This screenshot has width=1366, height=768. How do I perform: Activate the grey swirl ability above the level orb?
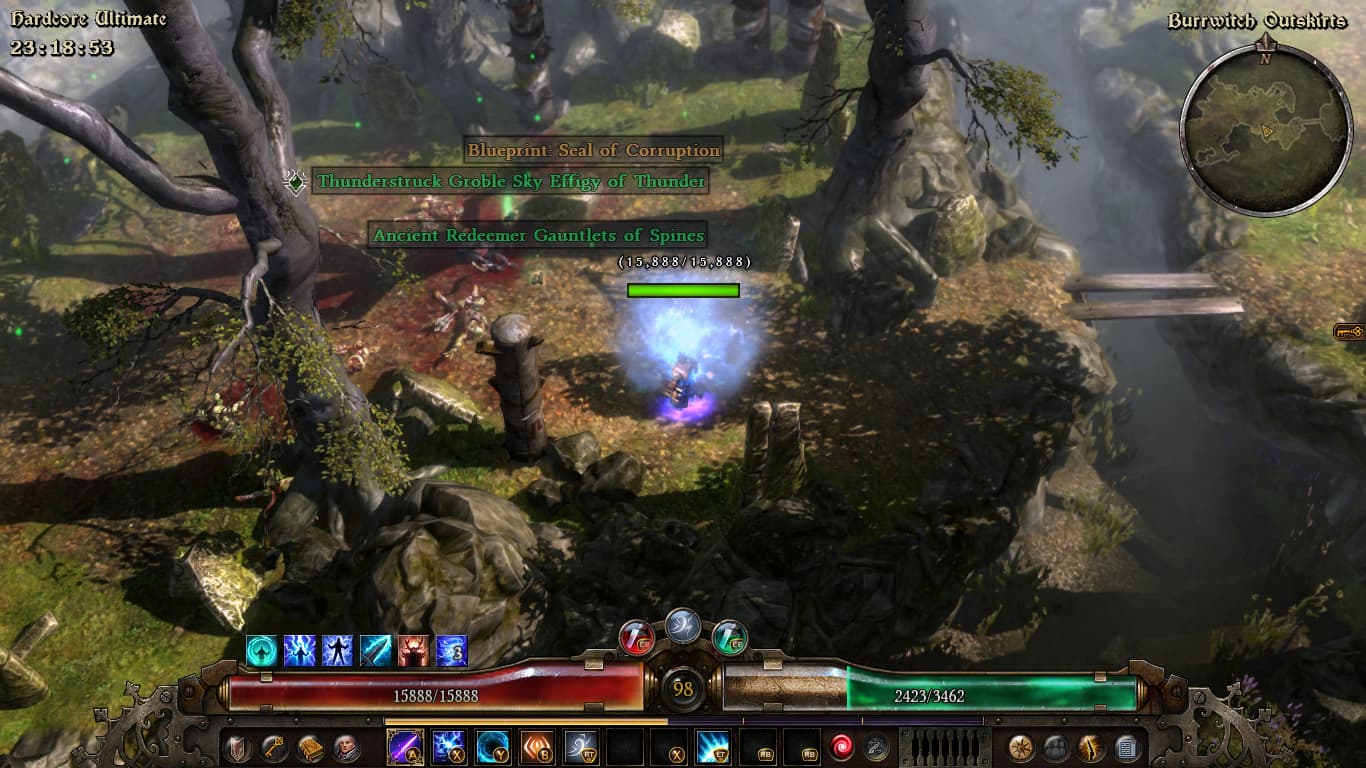point(683,625)
